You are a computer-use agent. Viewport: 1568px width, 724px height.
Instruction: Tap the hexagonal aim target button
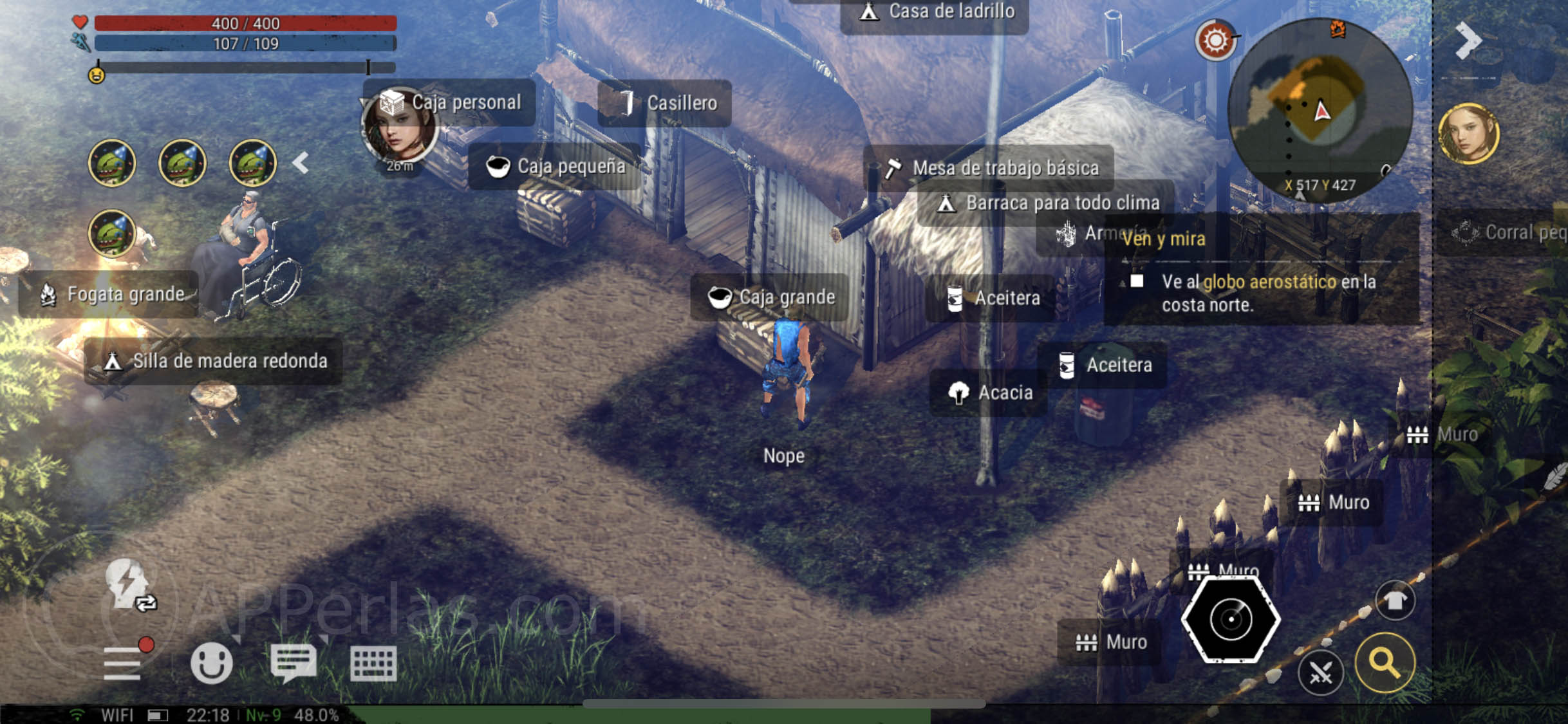click(1231, 619)
